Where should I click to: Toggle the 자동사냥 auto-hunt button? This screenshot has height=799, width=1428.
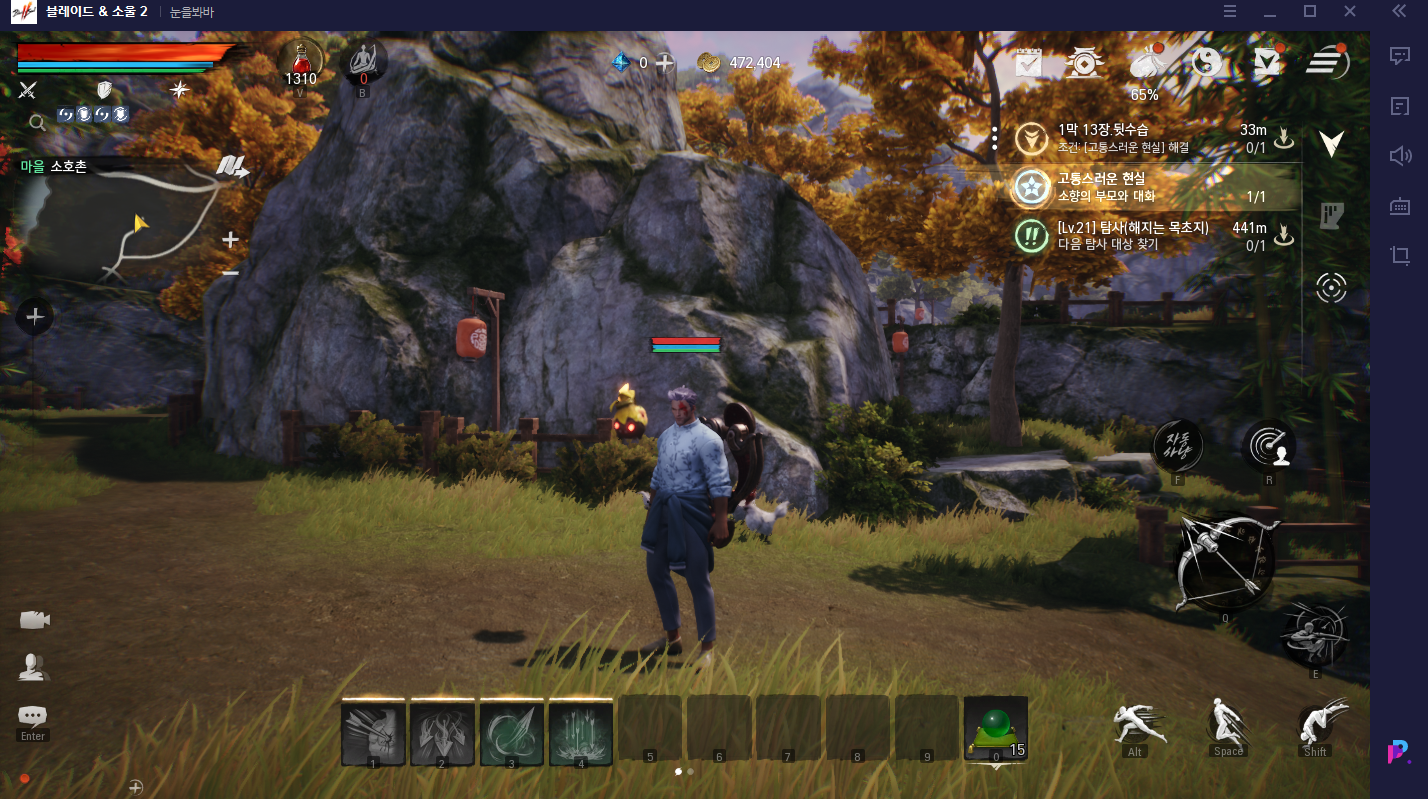tap(1178, 445)
